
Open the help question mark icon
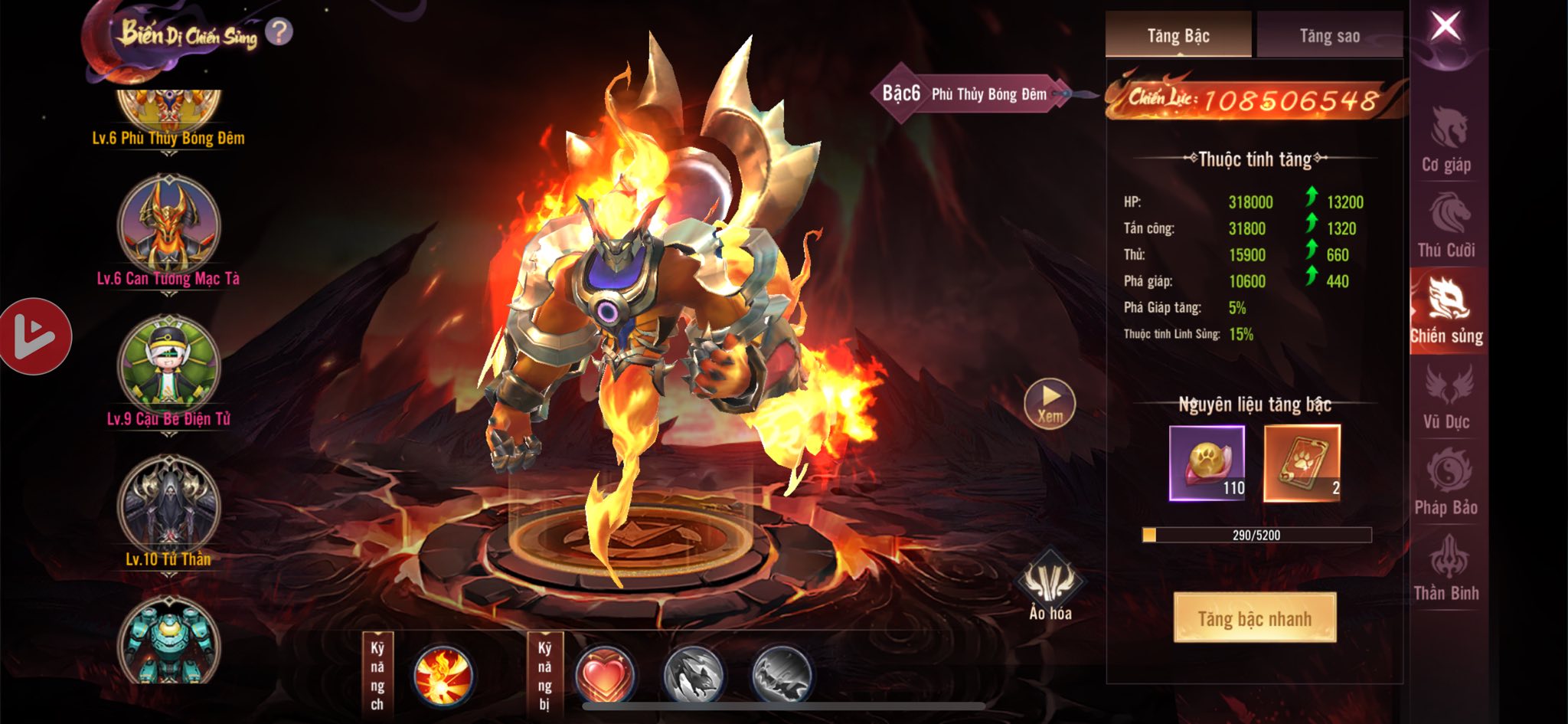(x=279, y=32)
